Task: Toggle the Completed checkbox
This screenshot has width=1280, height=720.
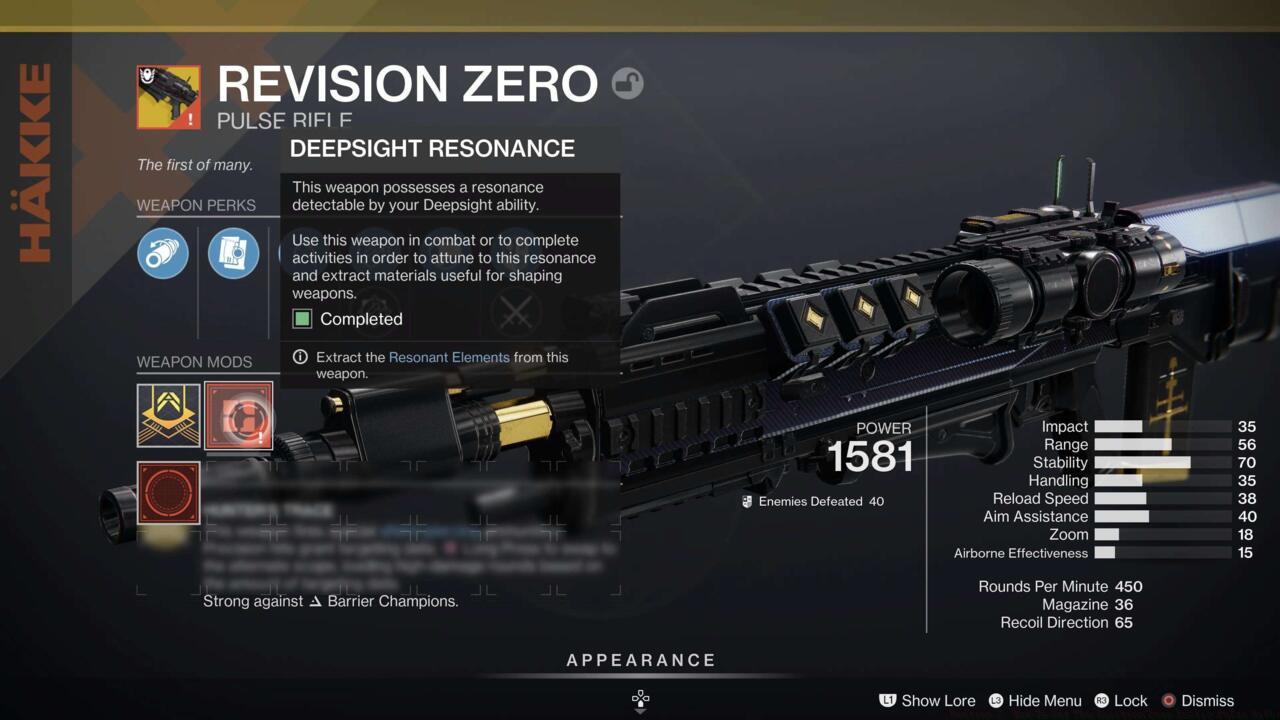Action: (x=303, y=319)
